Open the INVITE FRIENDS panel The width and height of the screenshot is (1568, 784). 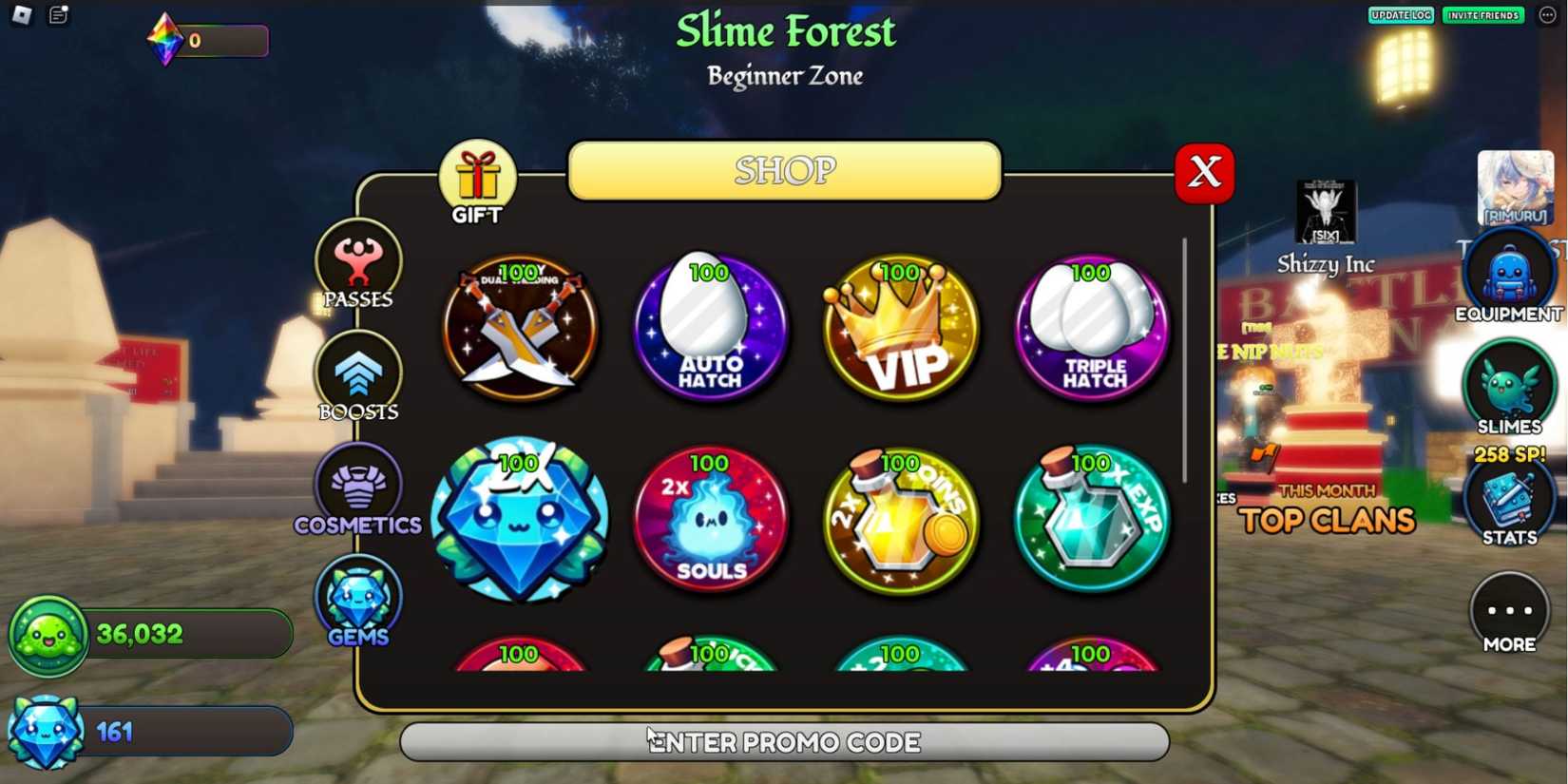click(x=1482, y=15)
